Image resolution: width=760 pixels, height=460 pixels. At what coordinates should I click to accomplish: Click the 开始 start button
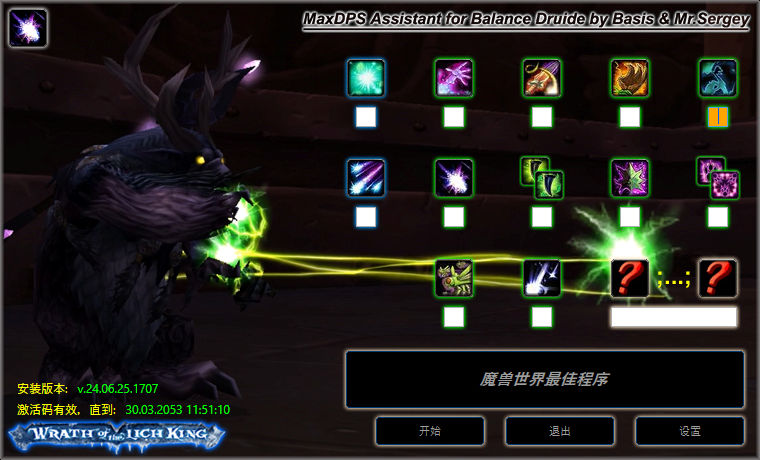click(x=430, y=431)
